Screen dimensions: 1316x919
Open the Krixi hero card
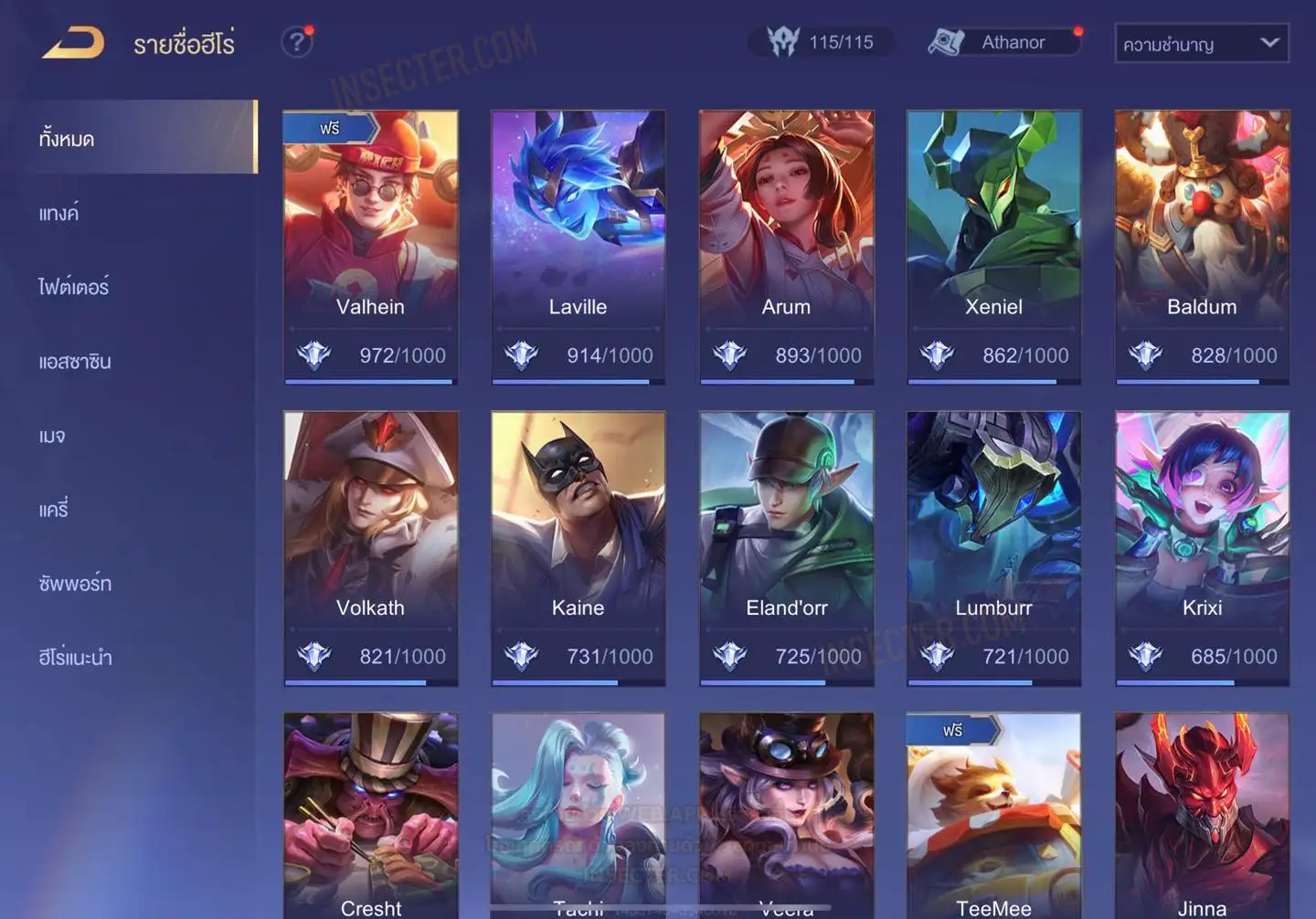coord(1202,548)
